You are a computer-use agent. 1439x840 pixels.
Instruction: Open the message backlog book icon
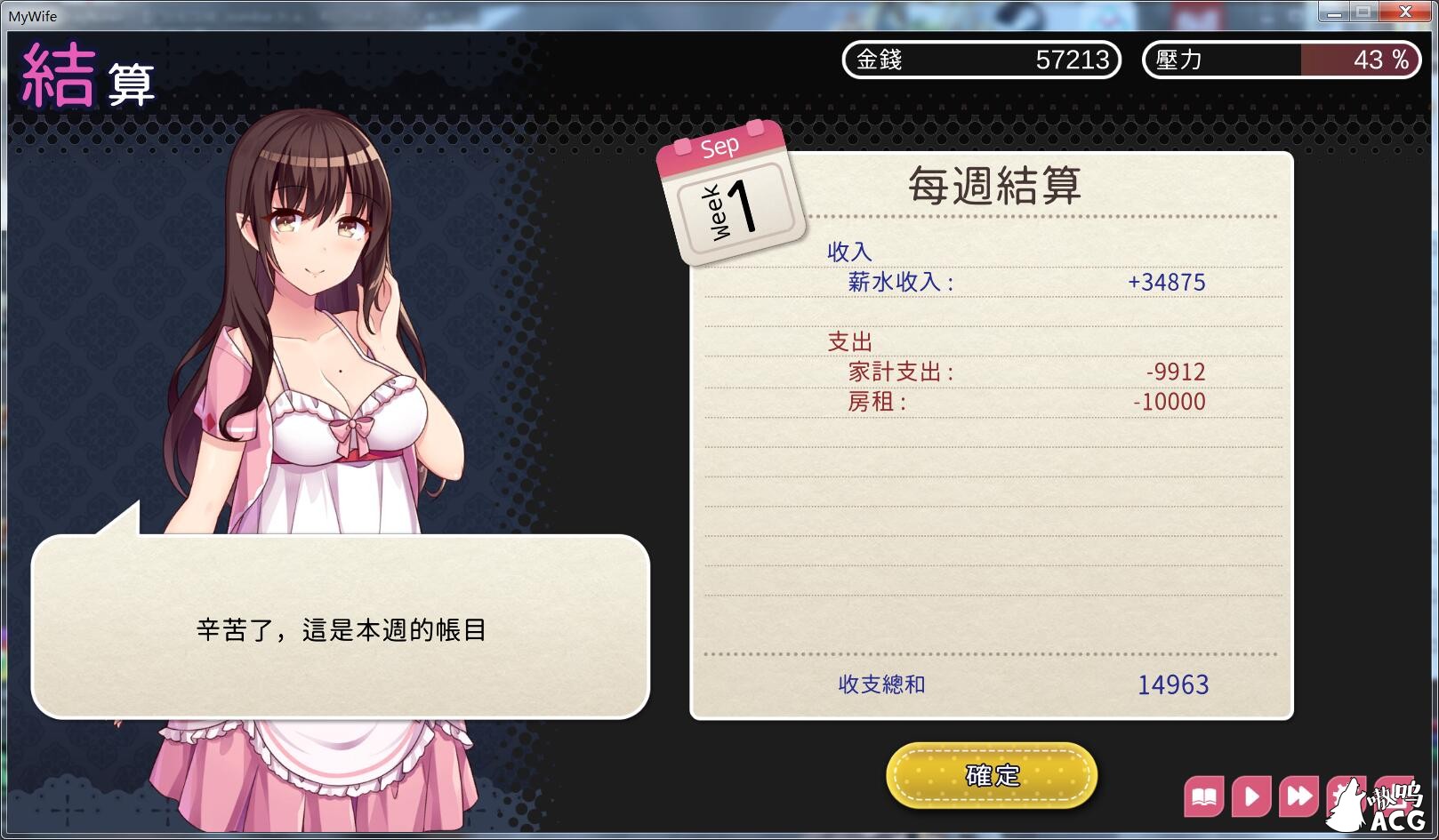[x=1207, y=796]
